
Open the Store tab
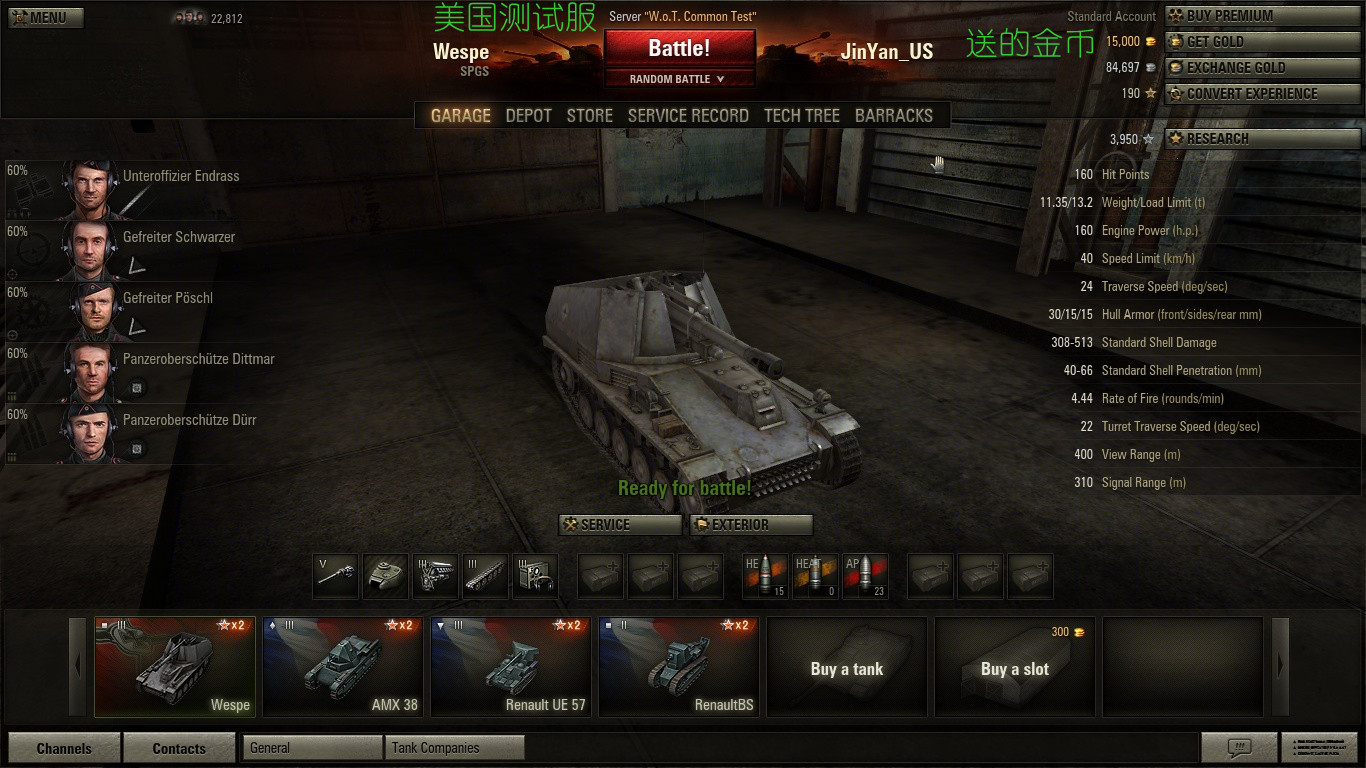(589, 116)
